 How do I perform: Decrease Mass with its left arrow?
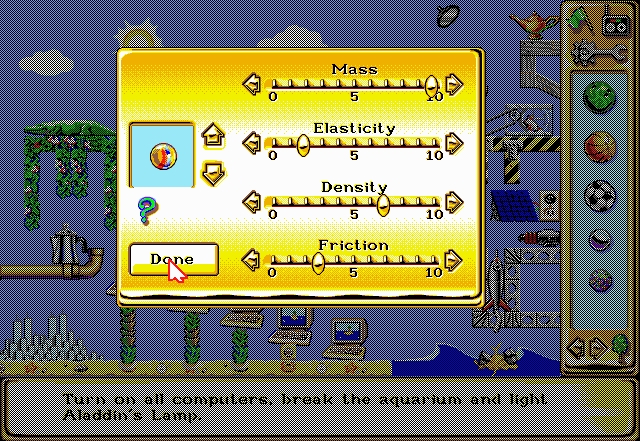(x=252, y=84)
